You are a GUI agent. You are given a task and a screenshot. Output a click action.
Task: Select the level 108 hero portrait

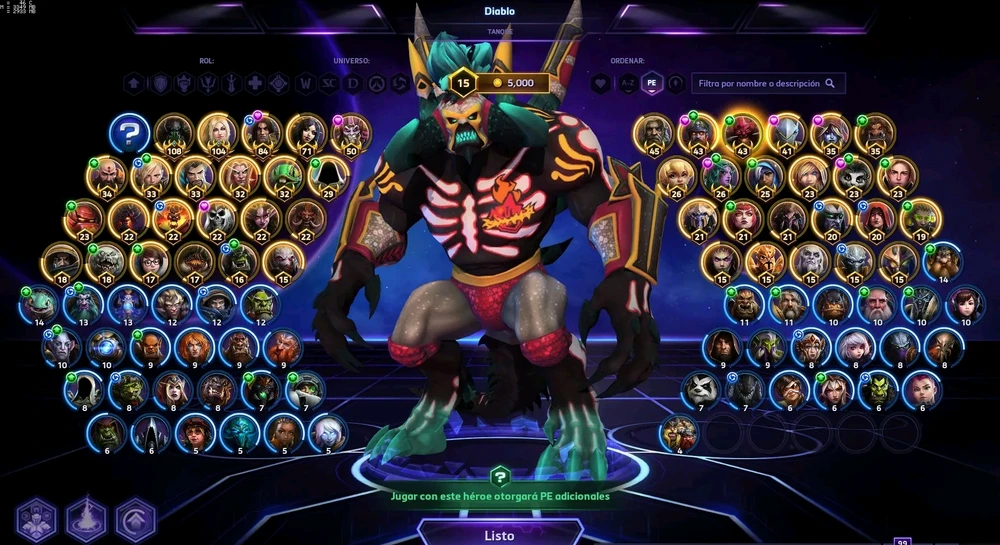point(173,132)
